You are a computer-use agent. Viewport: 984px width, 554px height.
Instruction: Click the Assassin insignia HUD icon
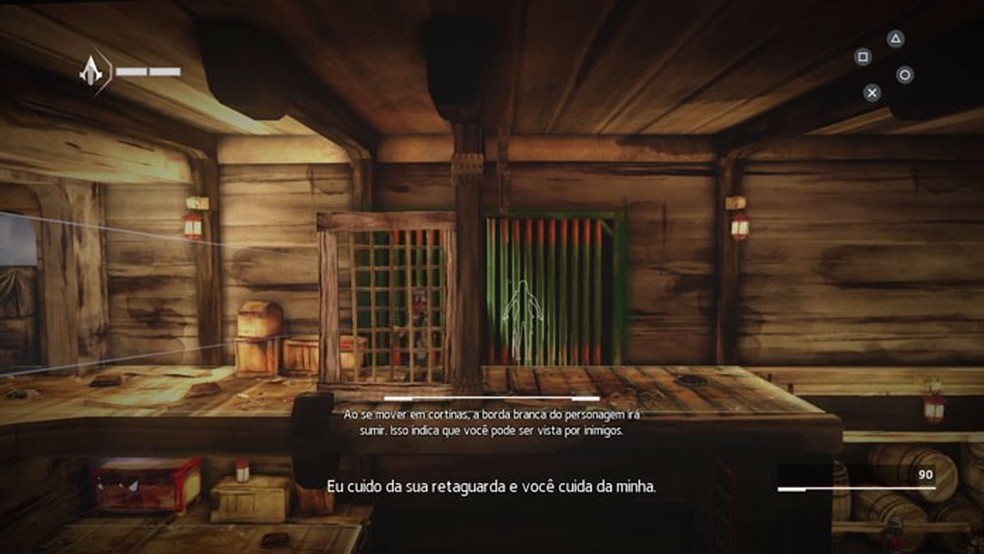point(93,71)
